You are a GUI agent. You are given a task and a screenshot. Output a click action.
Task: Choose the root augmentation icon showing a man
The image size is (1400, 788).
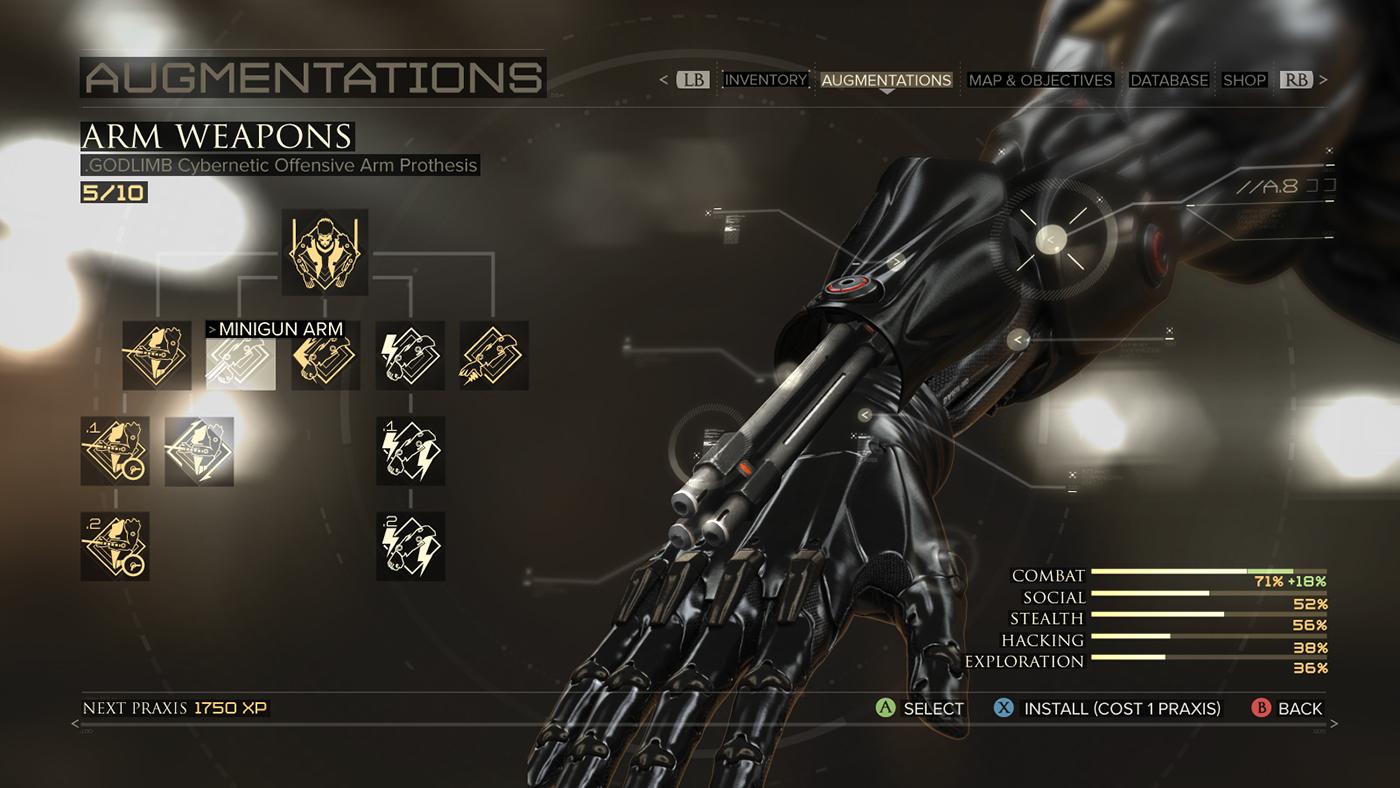coord(325,252)
